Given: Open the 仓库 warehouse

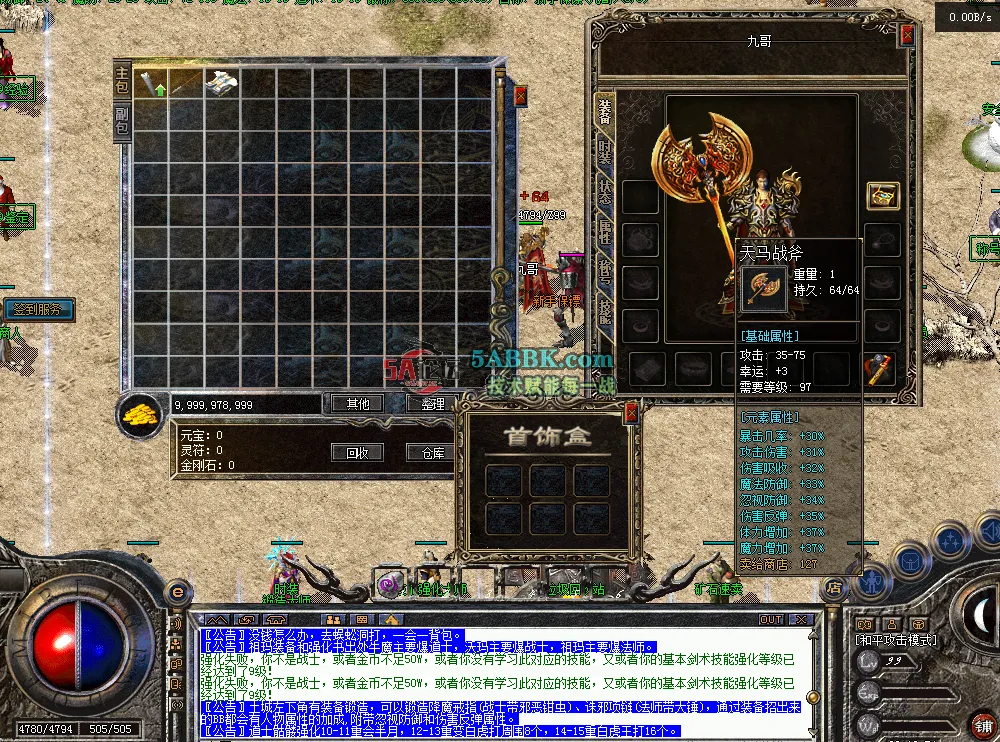Looking at the screenshot, I should point(432,452).
